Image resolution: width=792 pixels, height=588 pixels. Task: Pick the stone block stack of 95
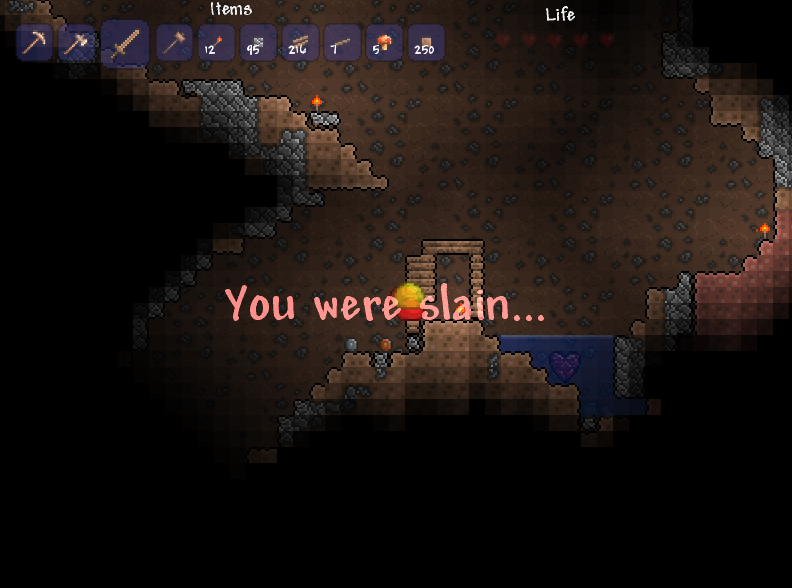[x=258, y=43]
